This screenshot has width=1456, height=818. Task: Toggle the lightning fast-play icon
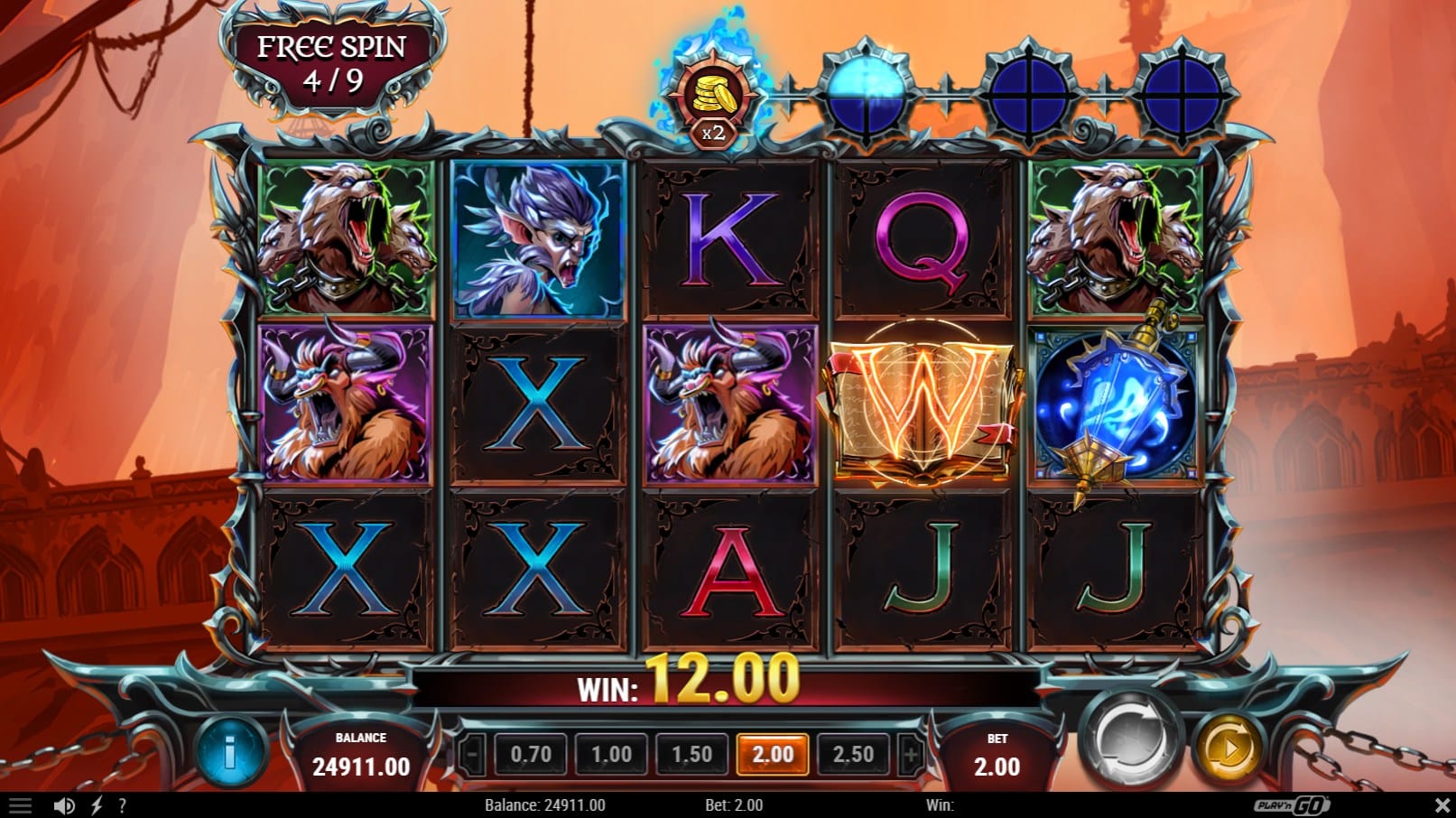(x=97, y=805)
